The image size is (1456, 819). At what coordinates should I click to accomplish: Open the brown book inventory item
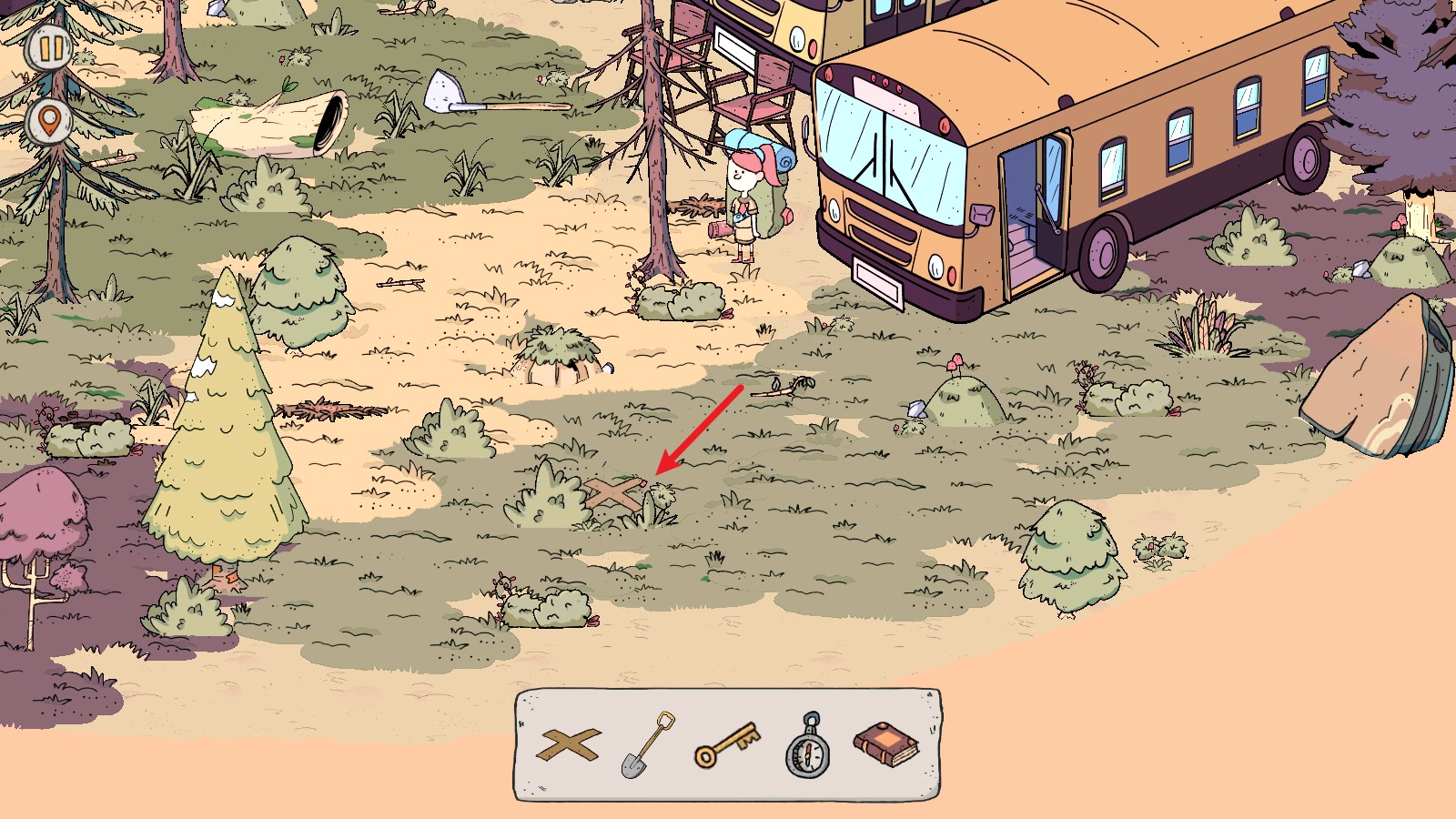point(885,745)
